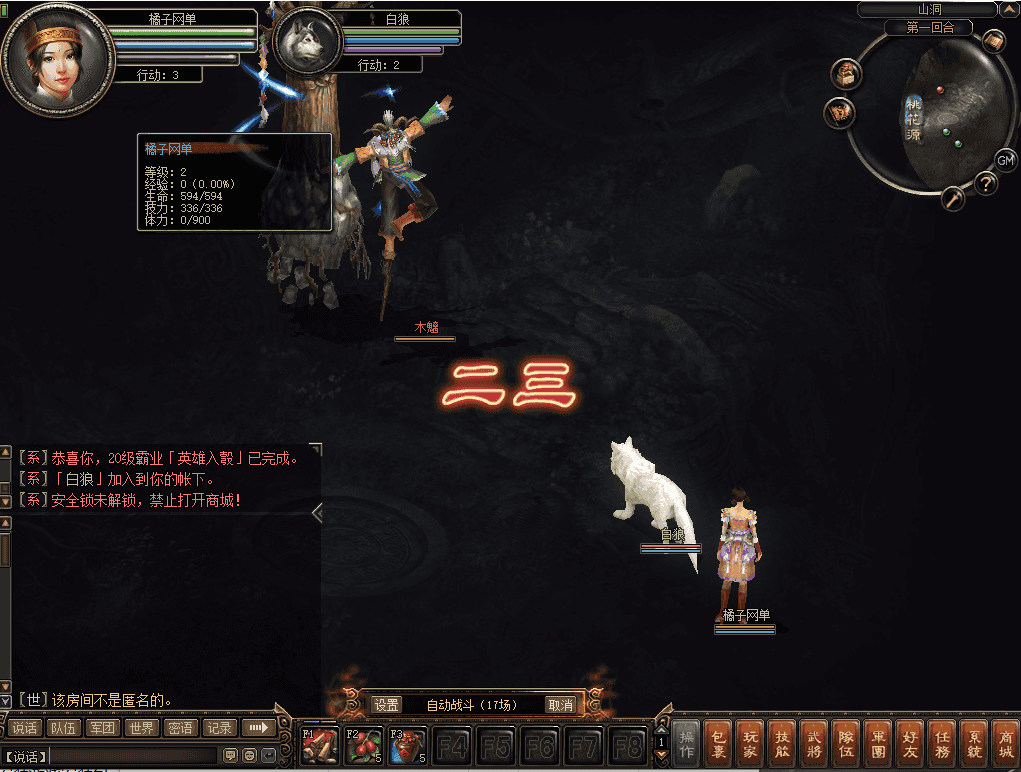Use the F2 red berries item

pos(363,746)
